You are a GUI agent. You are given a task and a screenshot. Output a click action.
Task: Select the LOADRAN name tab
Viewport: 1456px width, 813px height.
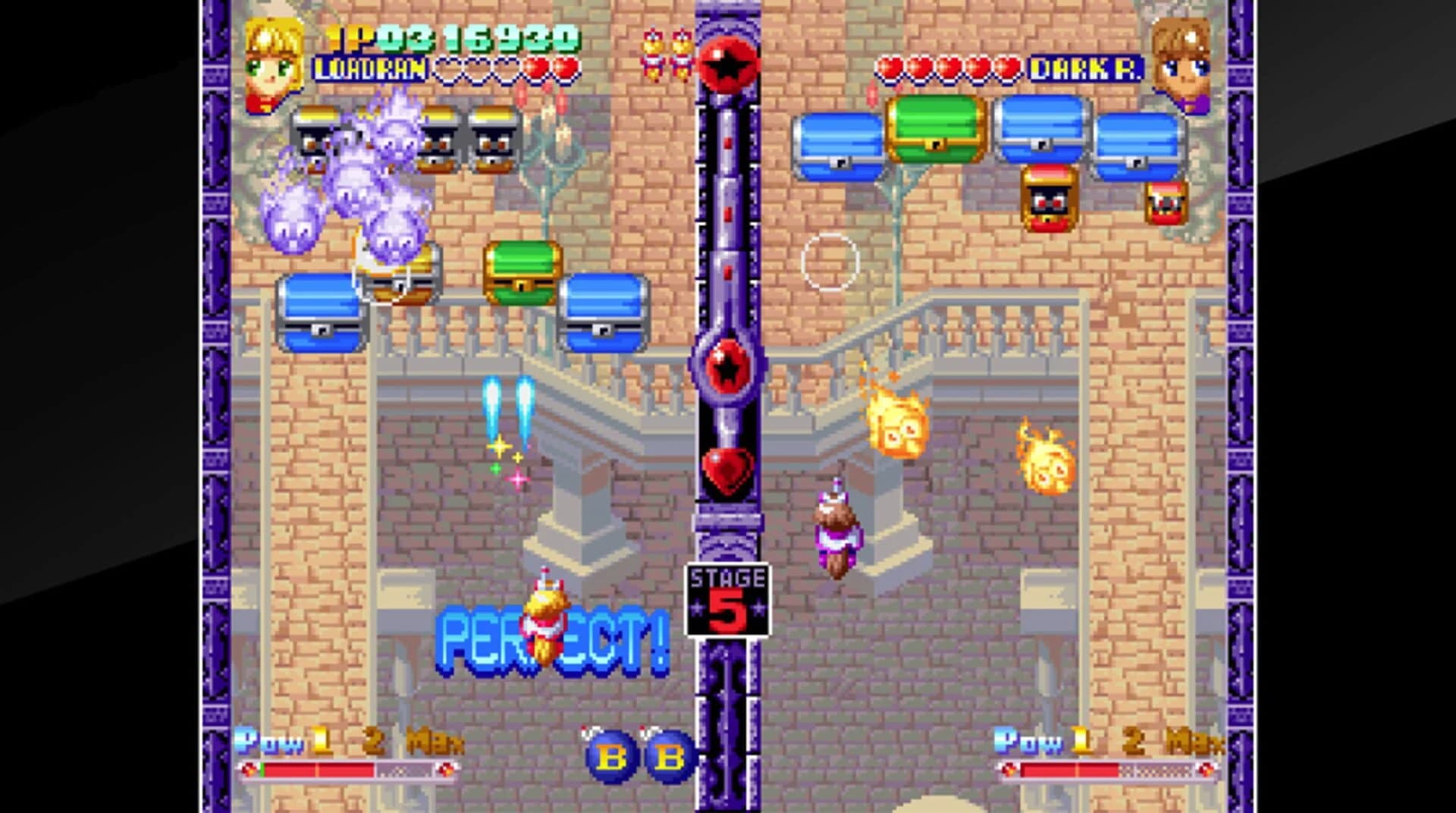369,70
